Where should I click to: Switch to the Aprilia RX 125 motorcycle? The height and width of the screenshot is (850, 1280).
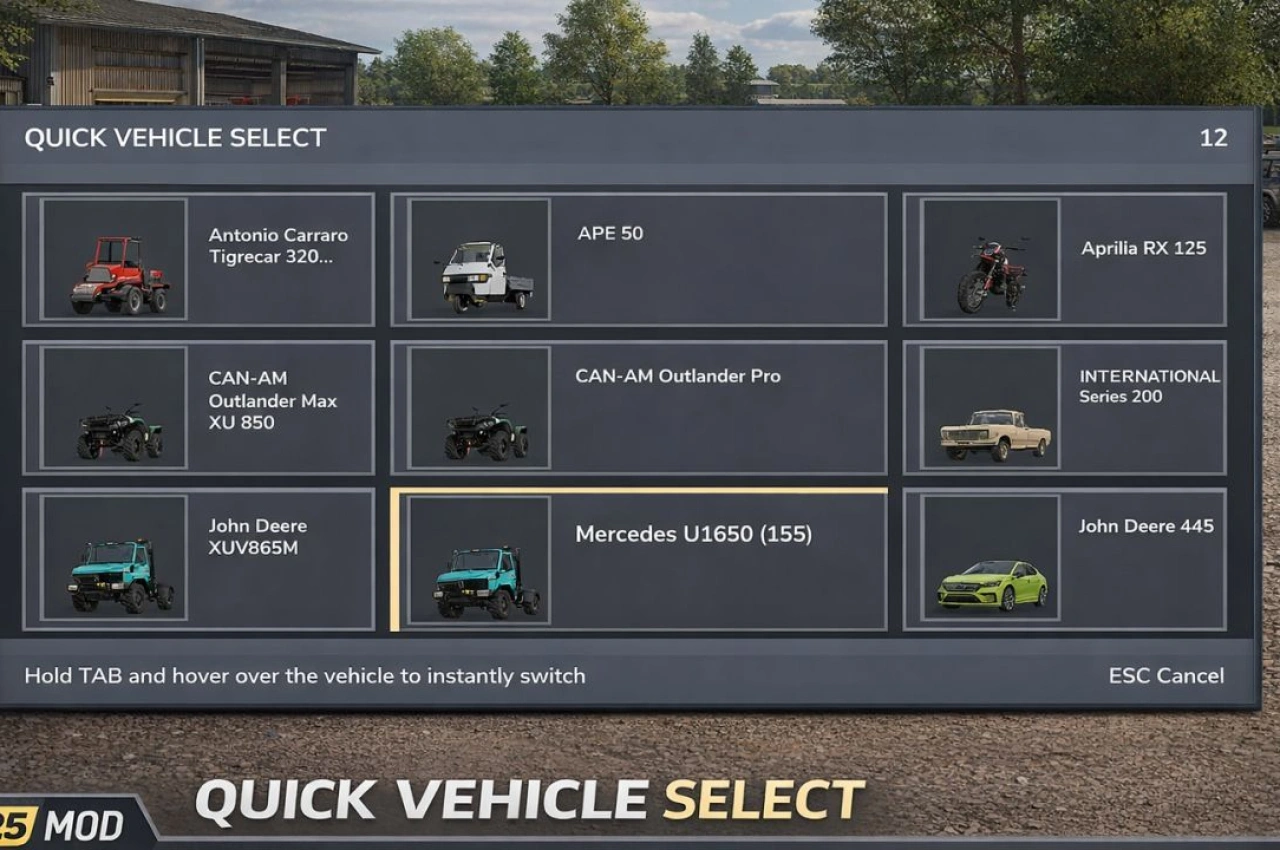click(1064, 259)
